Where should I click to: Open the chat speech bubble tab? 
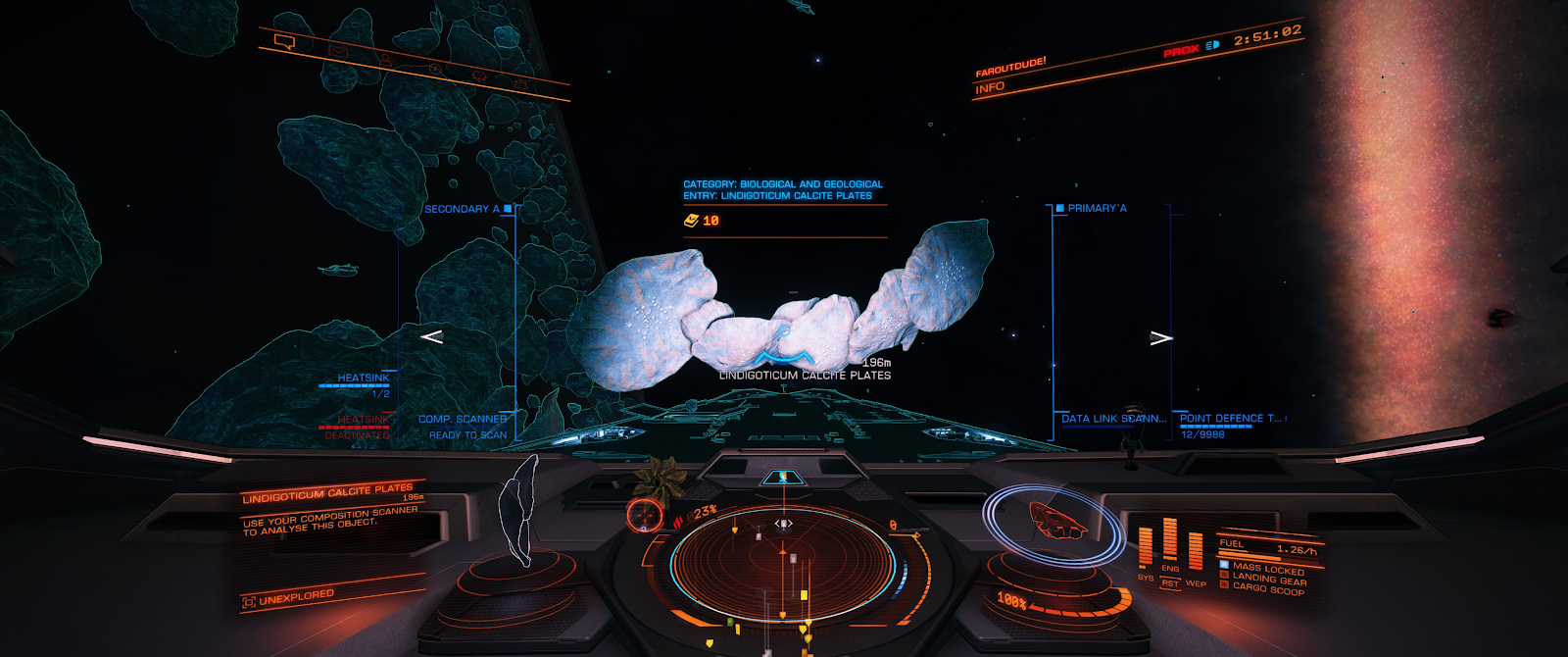285,41
